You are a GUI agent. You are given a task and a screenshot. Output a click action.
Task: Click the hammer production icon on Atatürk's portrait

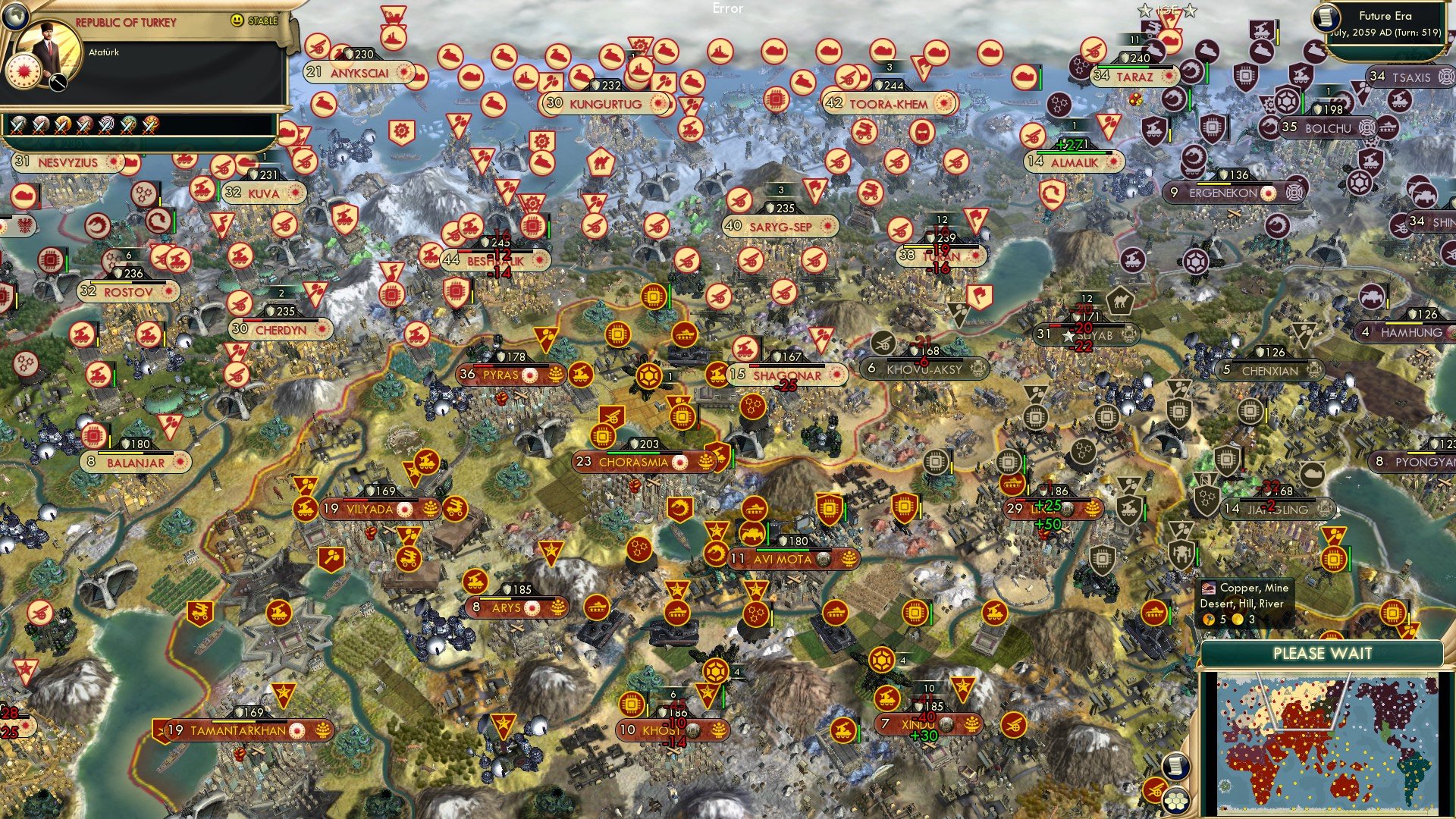57,82
